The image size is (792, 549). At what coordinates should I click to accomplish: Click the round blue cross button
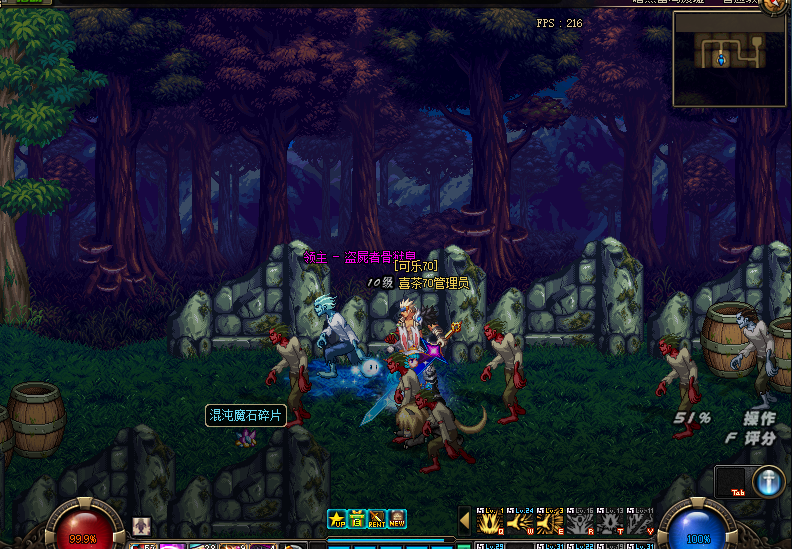click(768, 481)
